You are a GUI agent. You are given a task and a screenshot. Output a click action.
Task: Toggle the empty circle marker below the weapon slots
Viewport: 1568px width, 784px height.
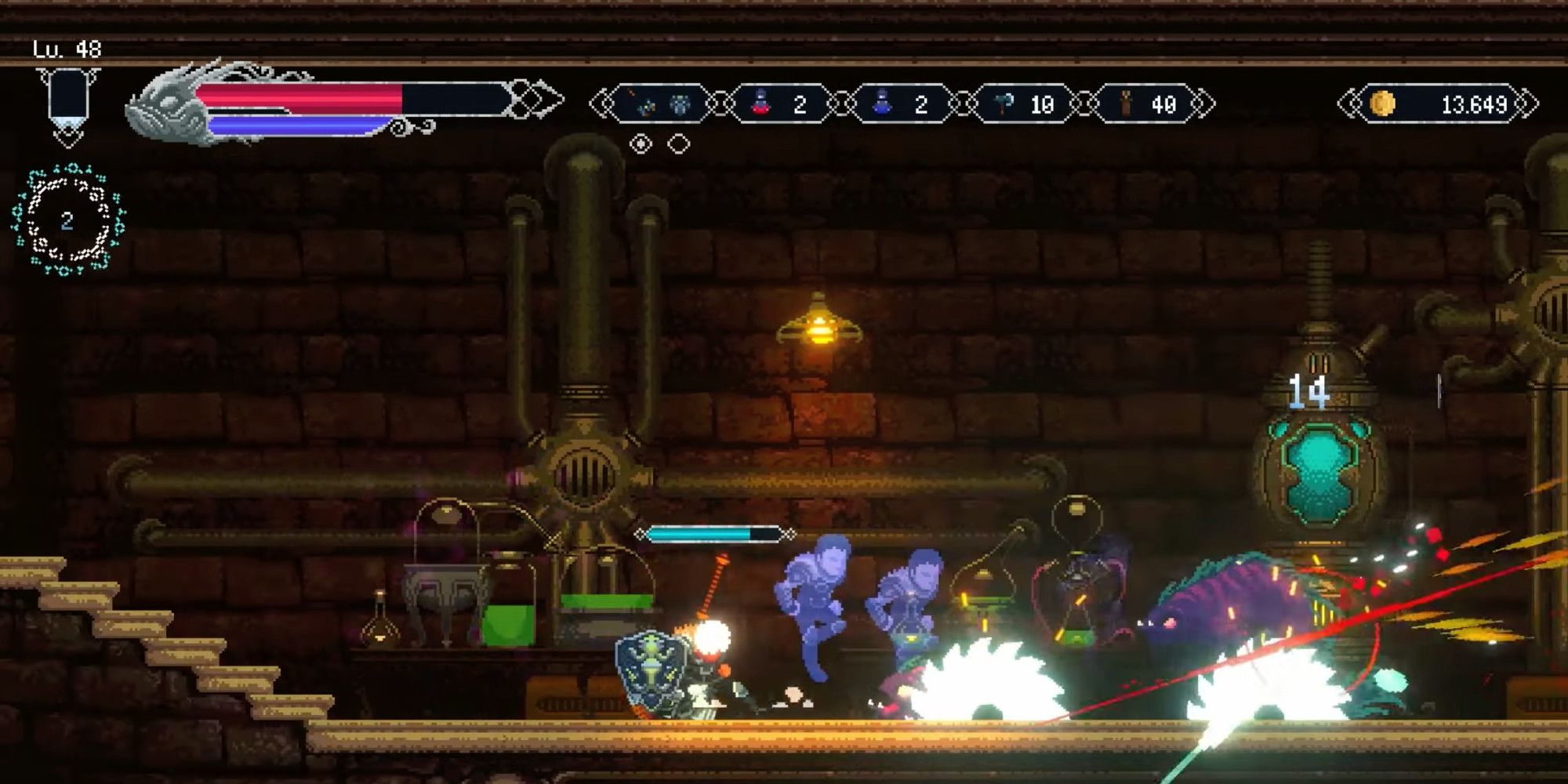coord(679,144)
